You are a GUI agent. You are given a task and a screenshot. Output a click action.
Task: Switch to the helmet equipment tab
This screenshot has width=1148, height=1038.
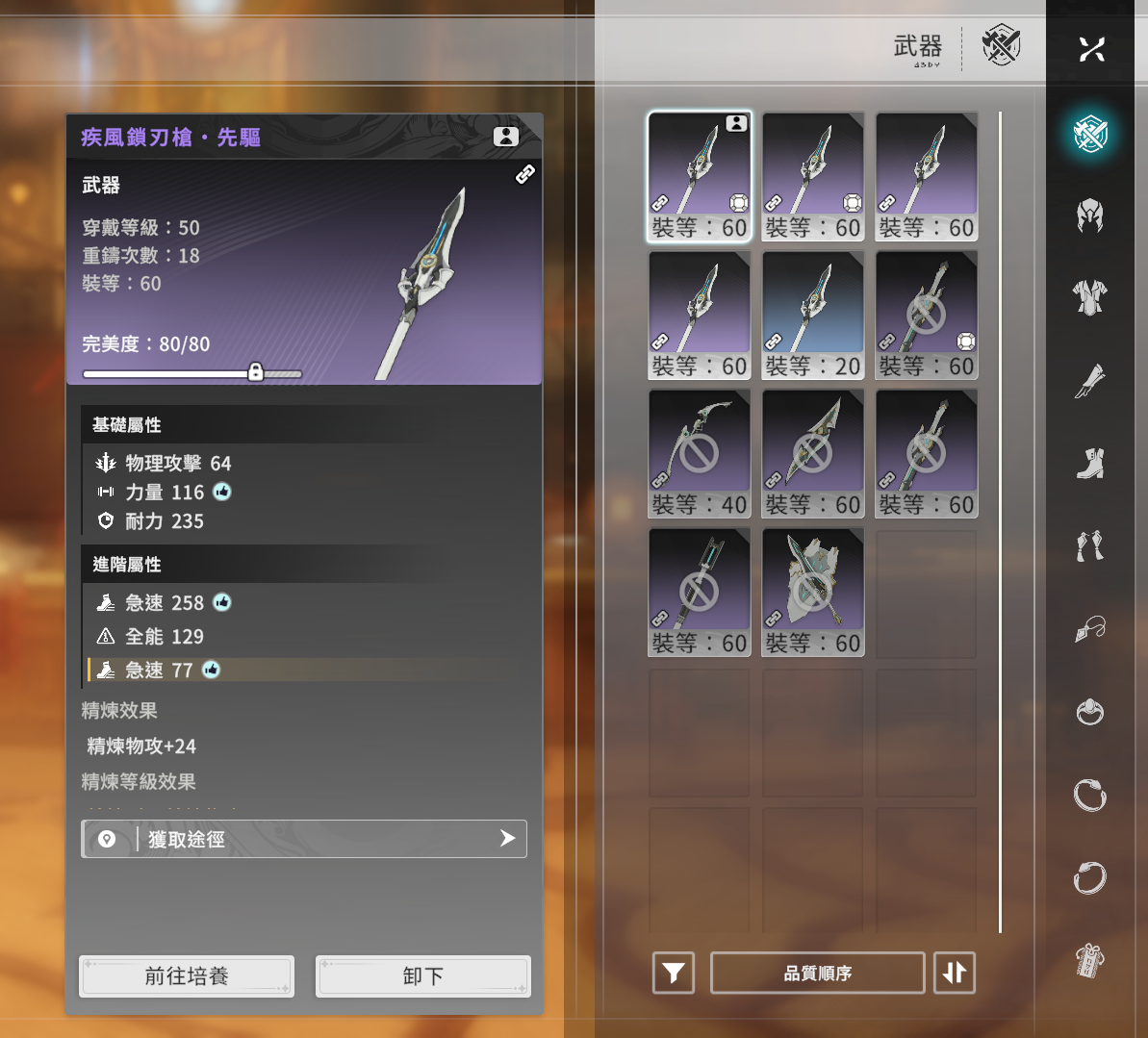click(x=1090, y=216)
